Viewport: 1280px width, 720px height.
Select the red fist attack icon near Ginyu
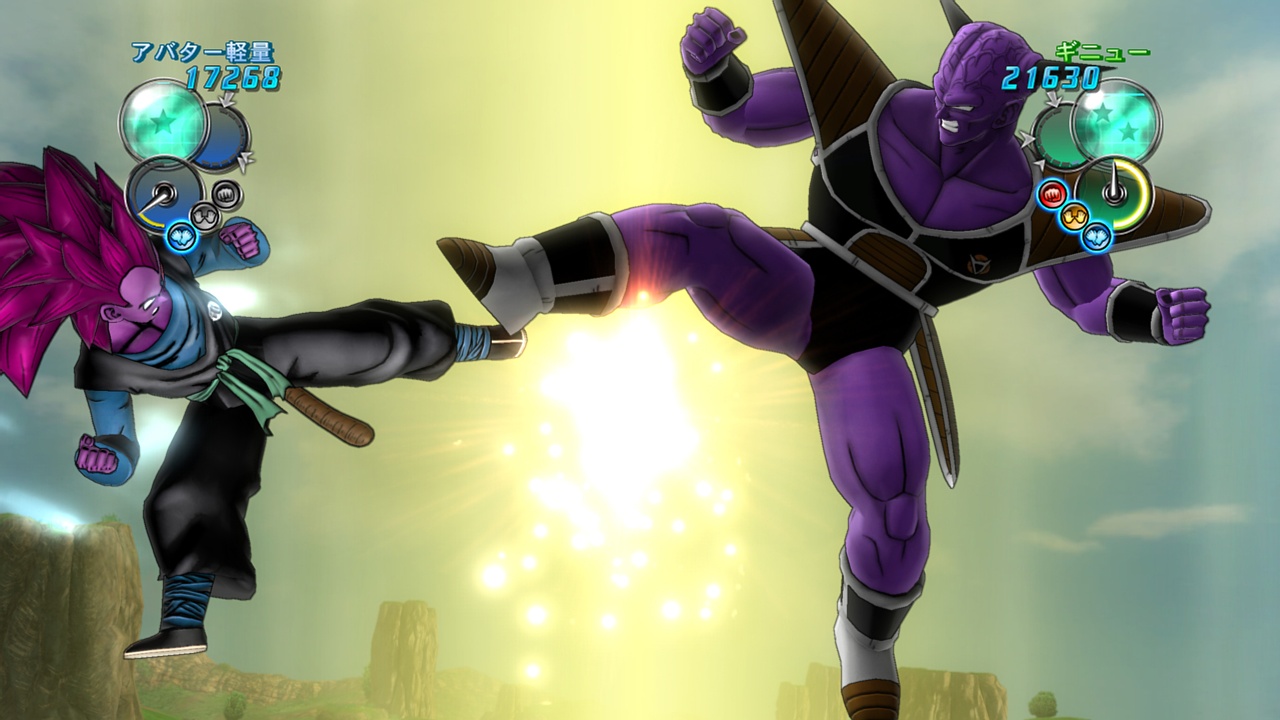(1051, 194)
